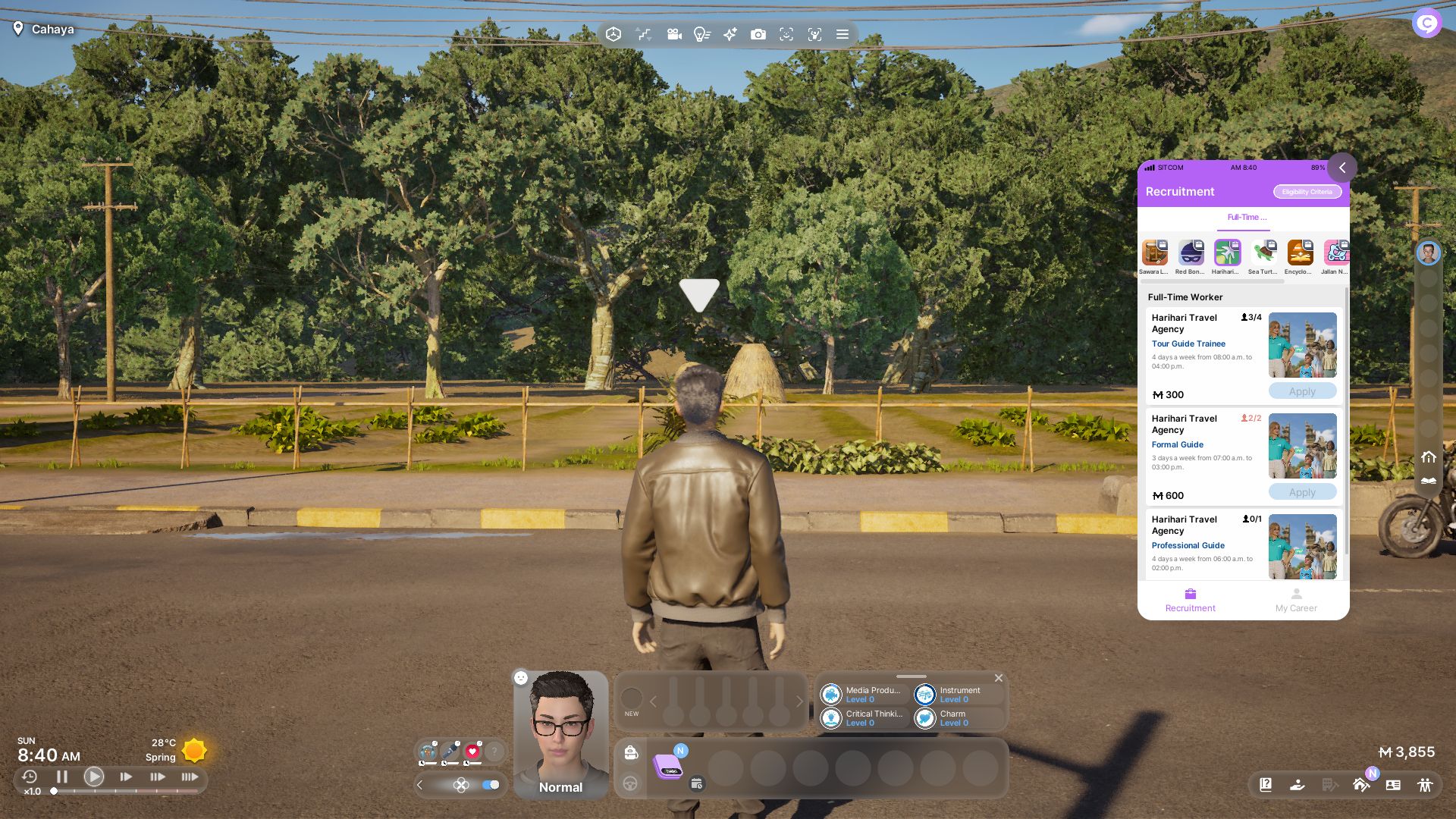Select the Encyclo... book employer icon
Viewport: 1456px width, 819px height.
coord(1300,254)
